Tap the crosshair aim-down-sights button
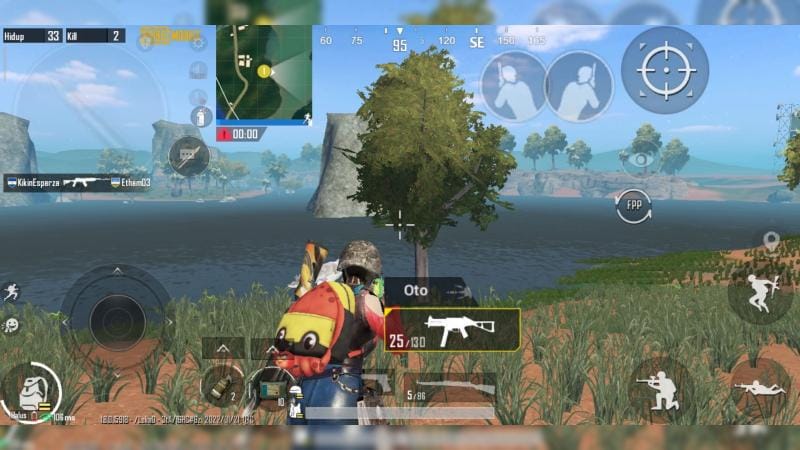 664,69
